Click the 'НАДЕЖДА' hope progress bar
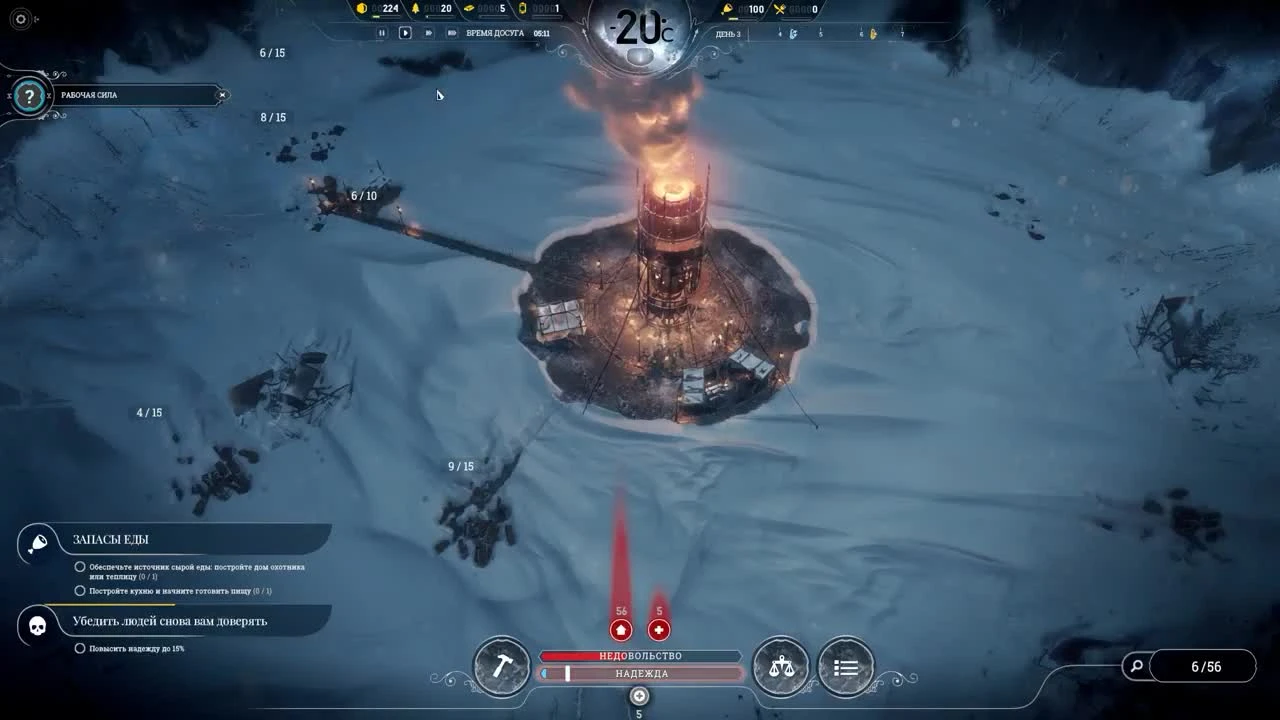The image size is (1280, 720). click(639, 674)
